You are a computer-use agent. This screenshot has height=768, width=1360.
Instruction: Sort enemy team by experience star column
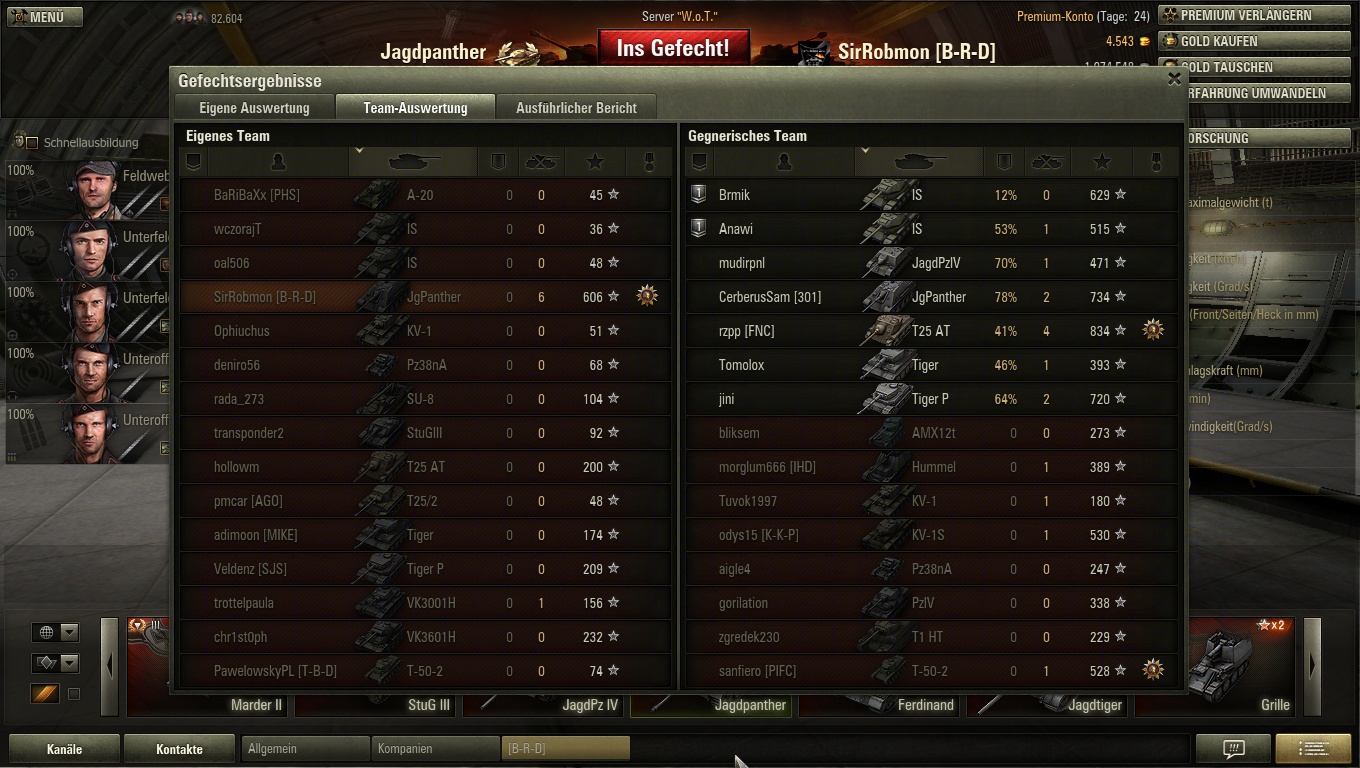point(1101,162)
